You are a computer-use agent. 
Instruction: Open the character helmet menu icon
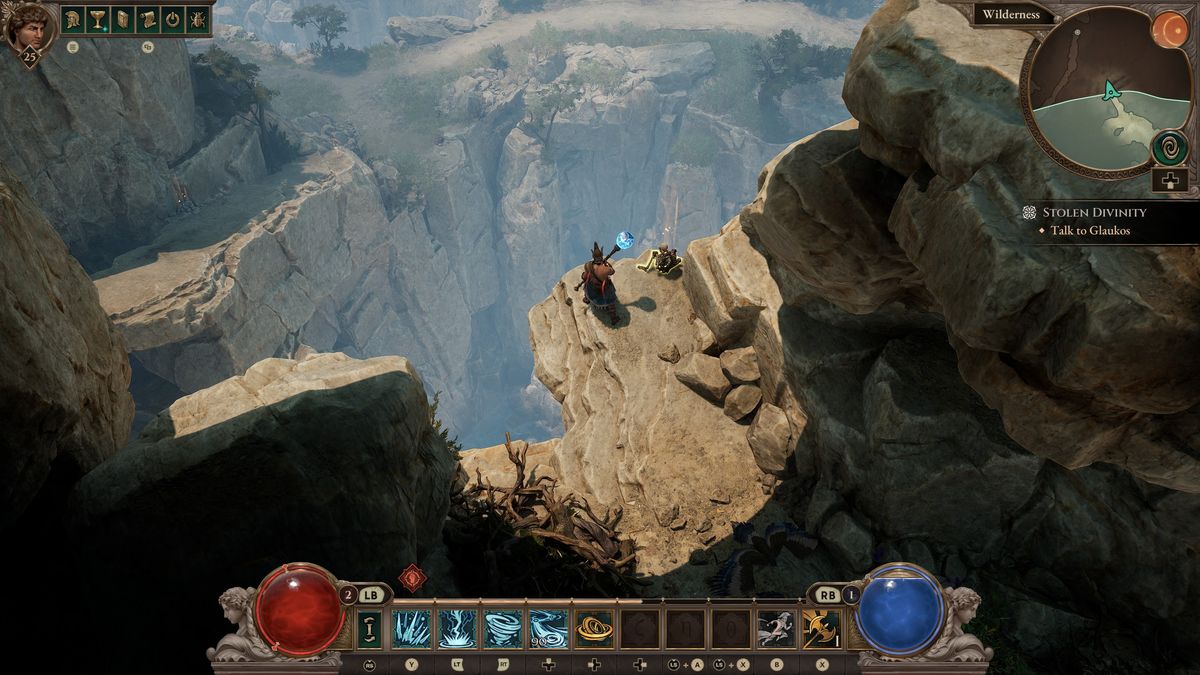pyautogui.click(x=73, y=19)
